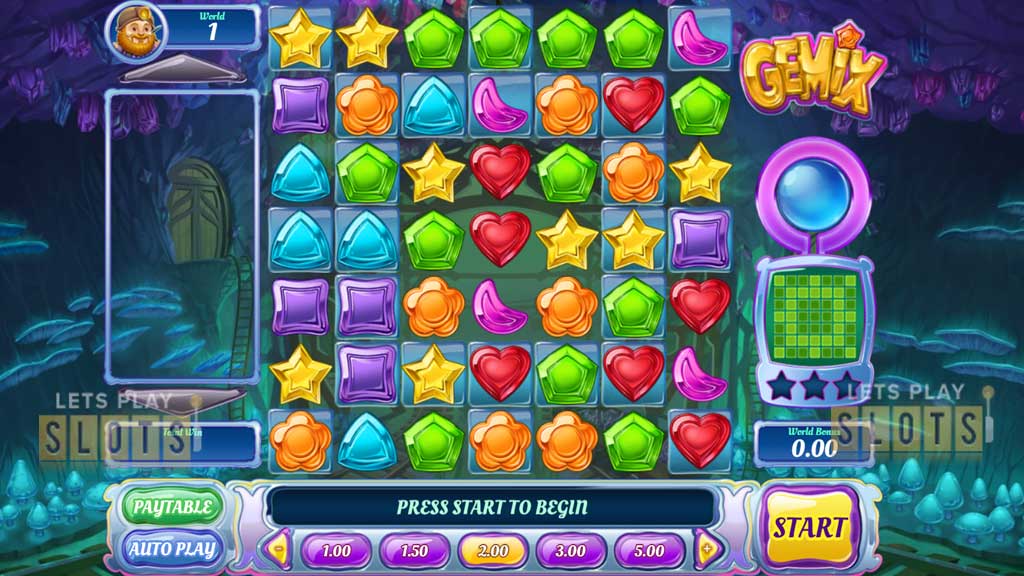Set the bet to 3.00

[571, 551]
